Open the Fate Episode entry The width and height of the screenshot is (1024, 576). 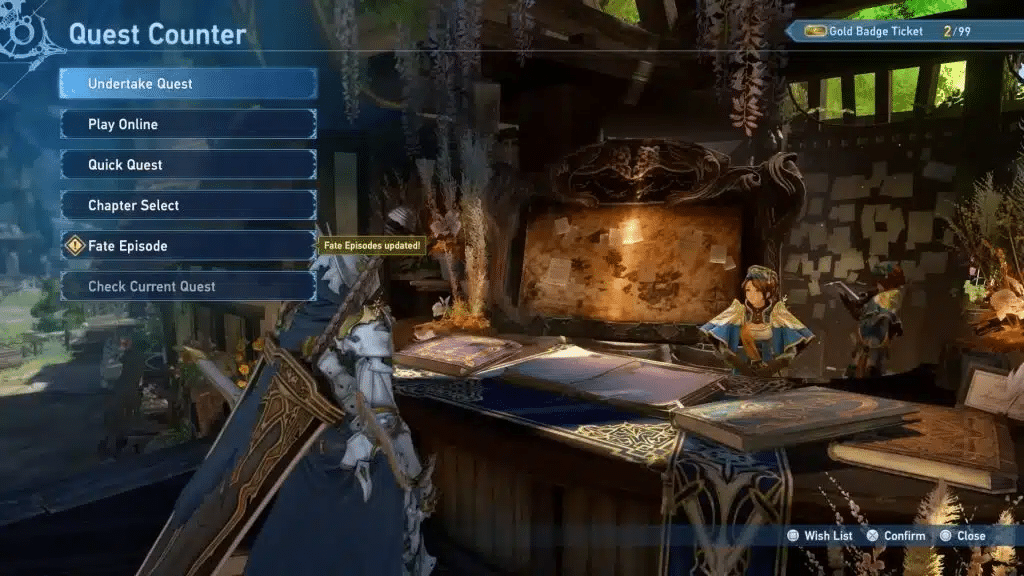pos(188,246)
